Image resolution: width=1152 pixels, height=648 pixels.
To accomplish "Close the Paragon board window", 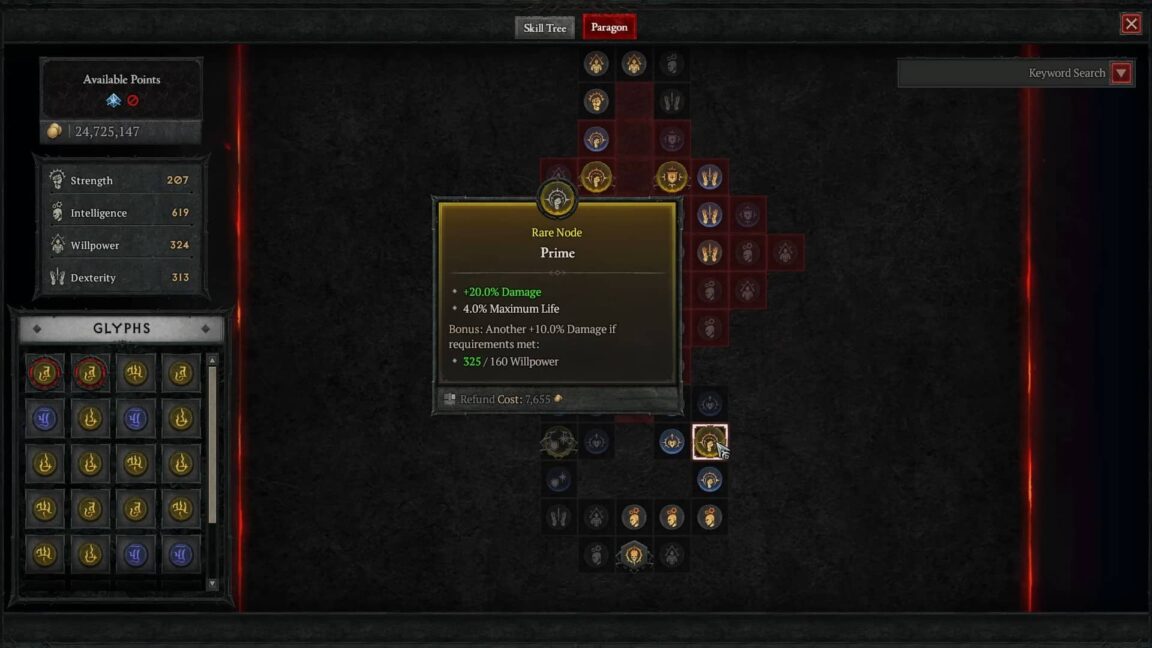I will [1131, 24].
